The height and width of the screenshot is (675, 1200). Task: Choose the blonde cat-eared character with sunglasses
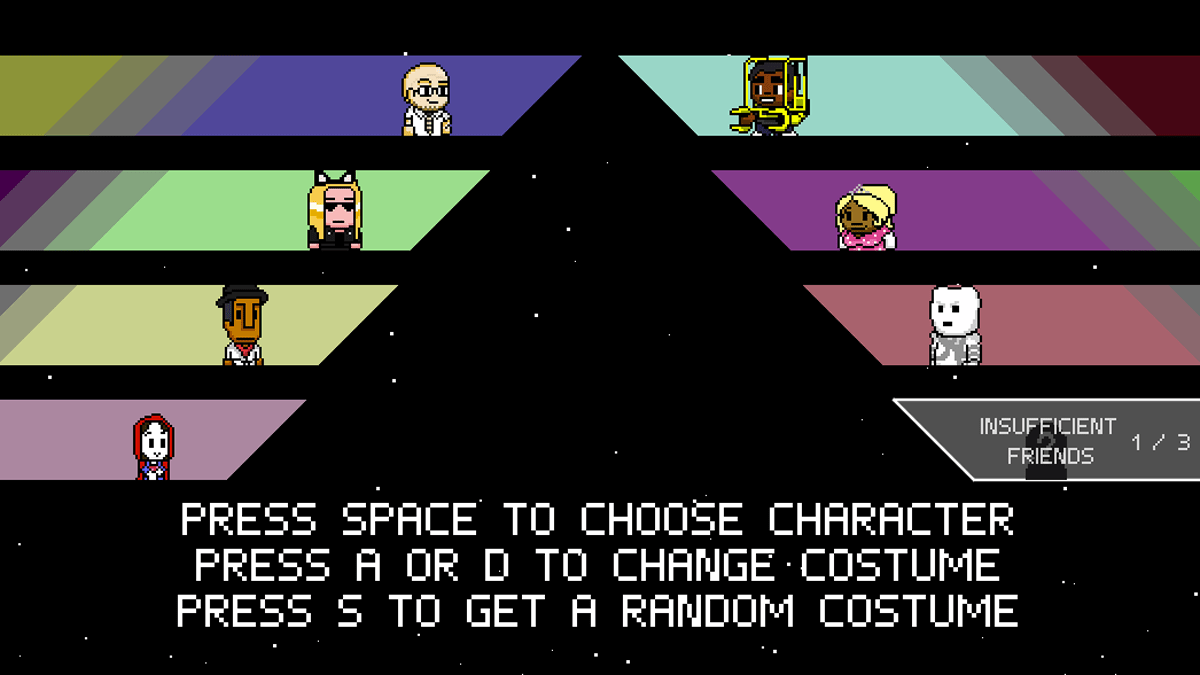[x=335, y=211]
